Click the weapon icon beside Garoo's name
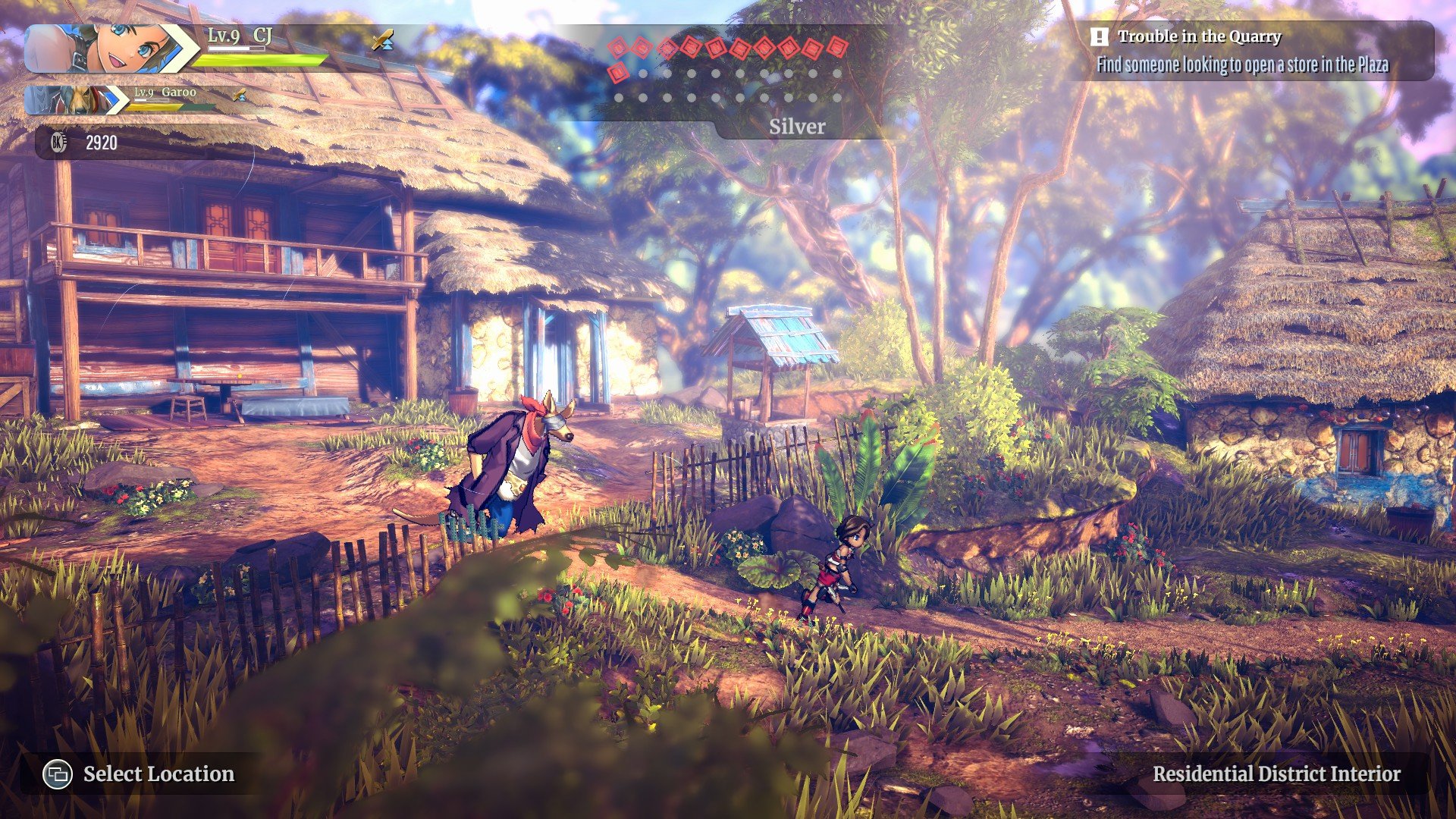 pos(240,95)
